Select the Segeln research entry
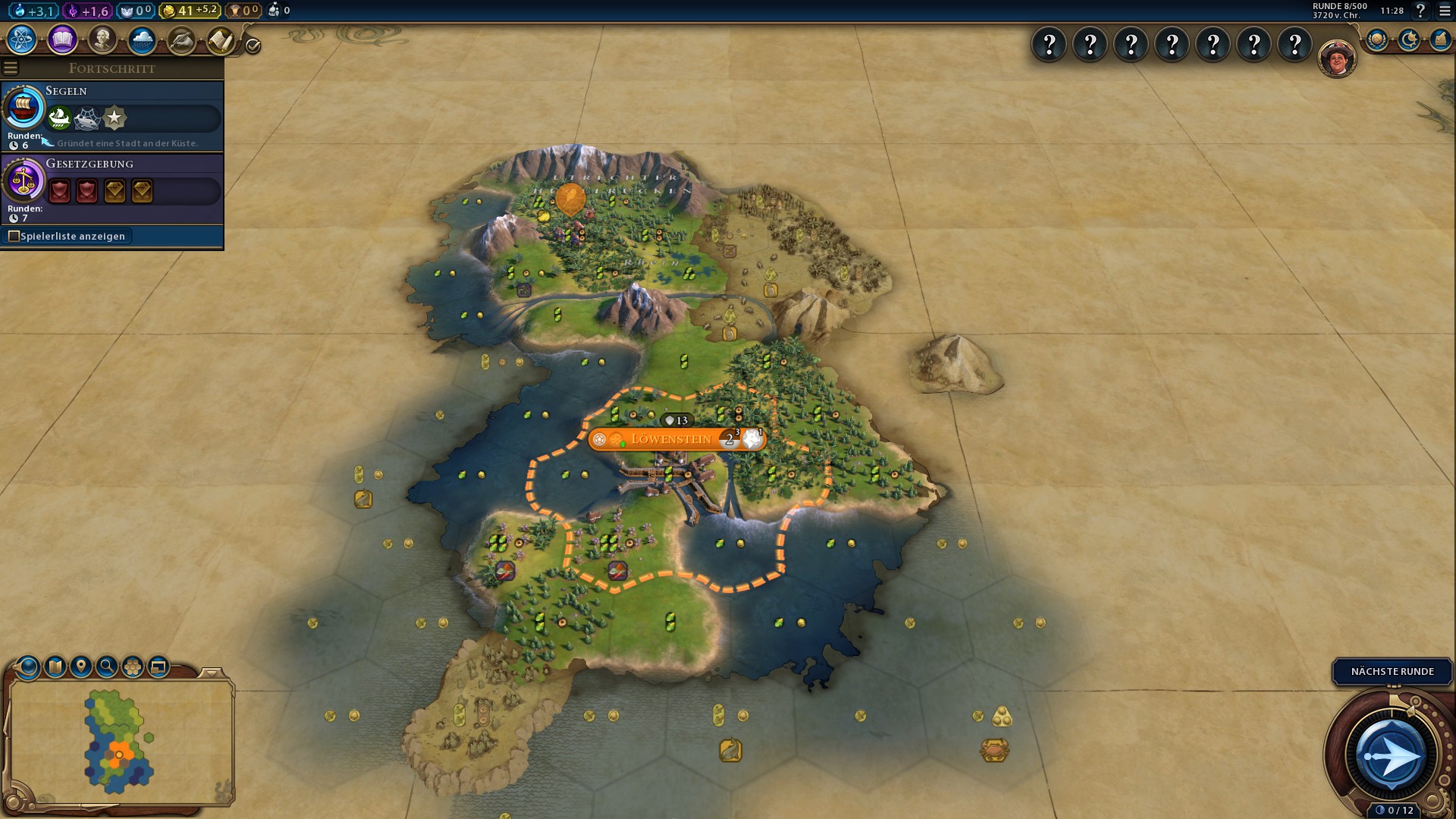This screenshot has width=1456, height=819. tap(112, 115)
